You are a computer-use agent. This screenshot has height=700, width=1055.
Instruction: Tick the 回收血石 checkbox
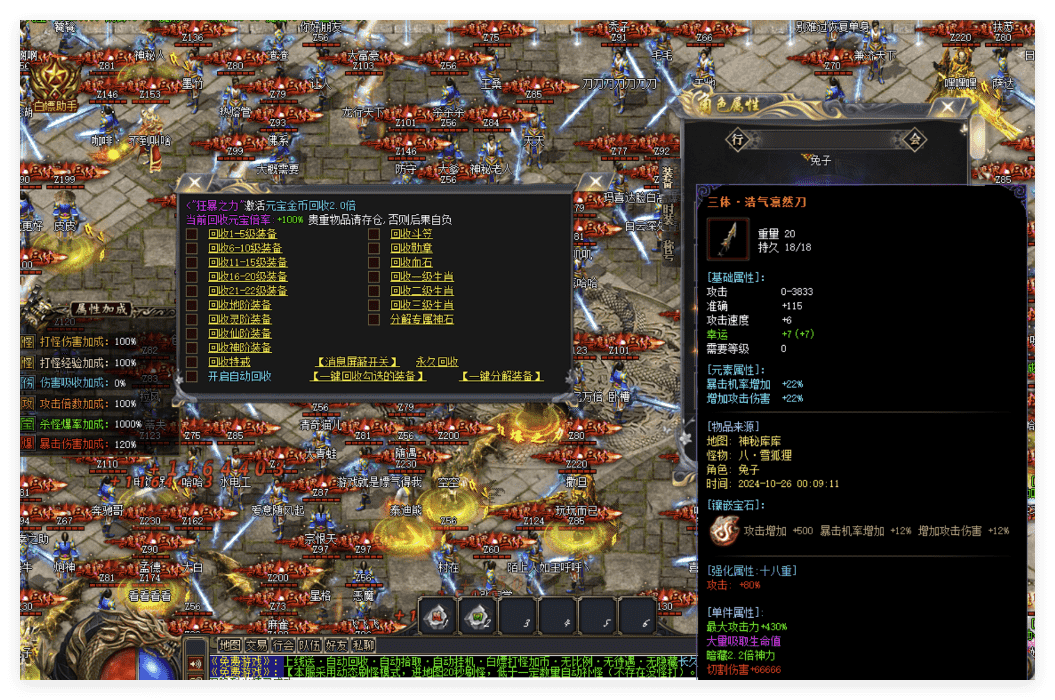(x=373, y=262)
